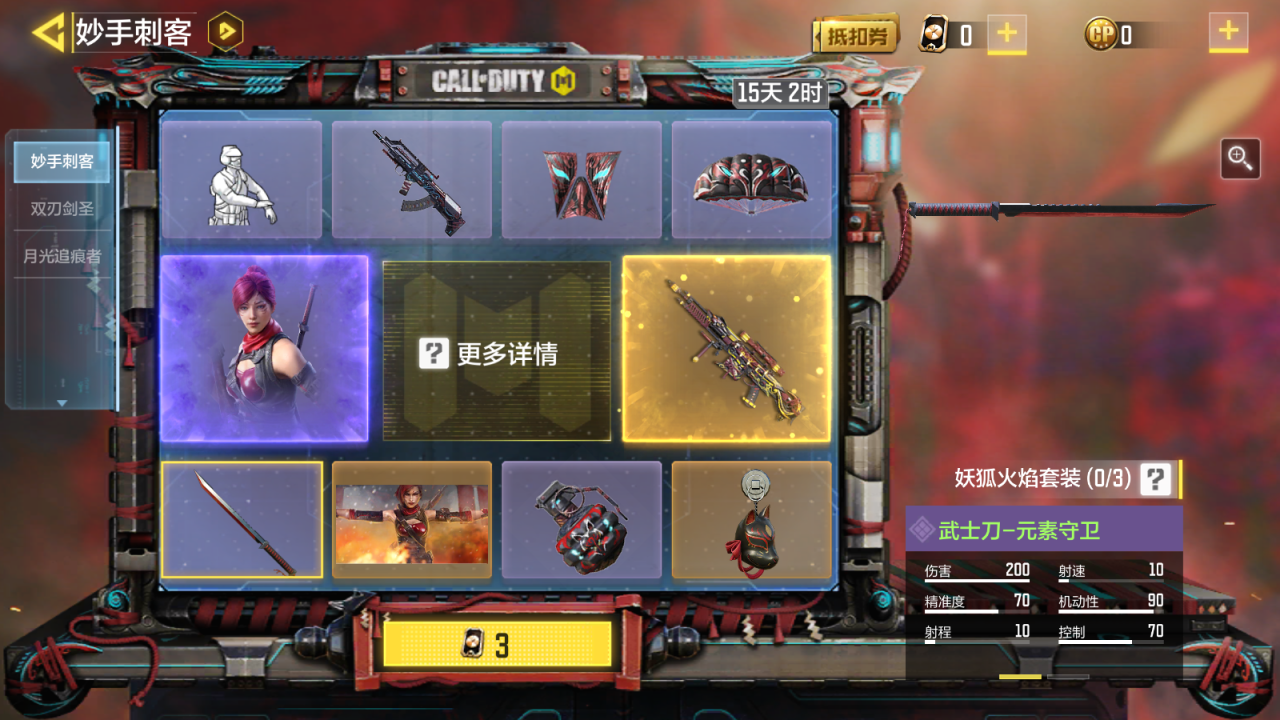1280x720 pixels.
Task: Select the wingsuit reward tile
Action: (x=581, y=181)
